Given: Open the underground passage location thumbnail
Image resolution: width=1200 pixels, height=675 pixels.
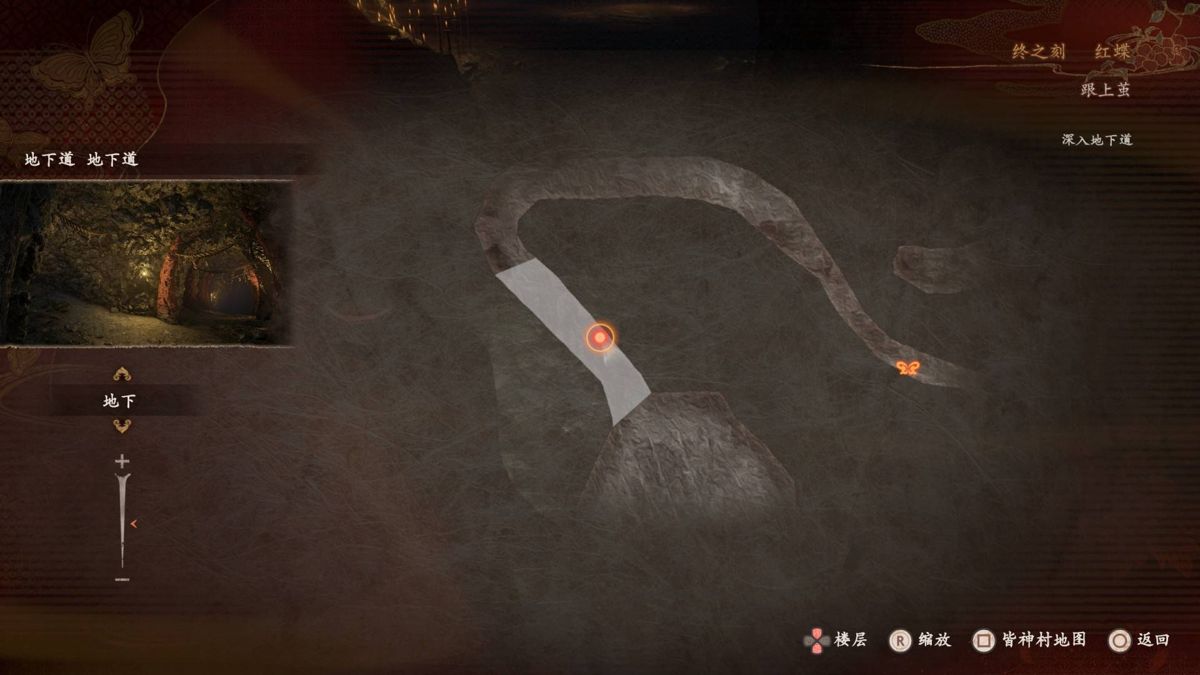Looking at the screenshot, I should tap(147, 263).
